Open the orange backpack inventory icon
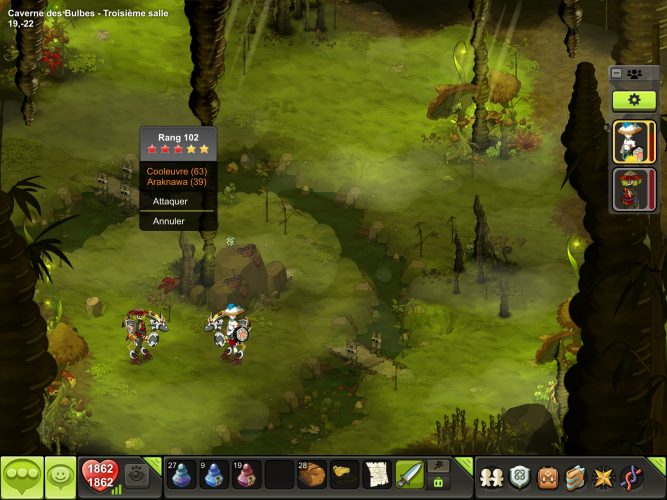 click(x=546, y=477)
